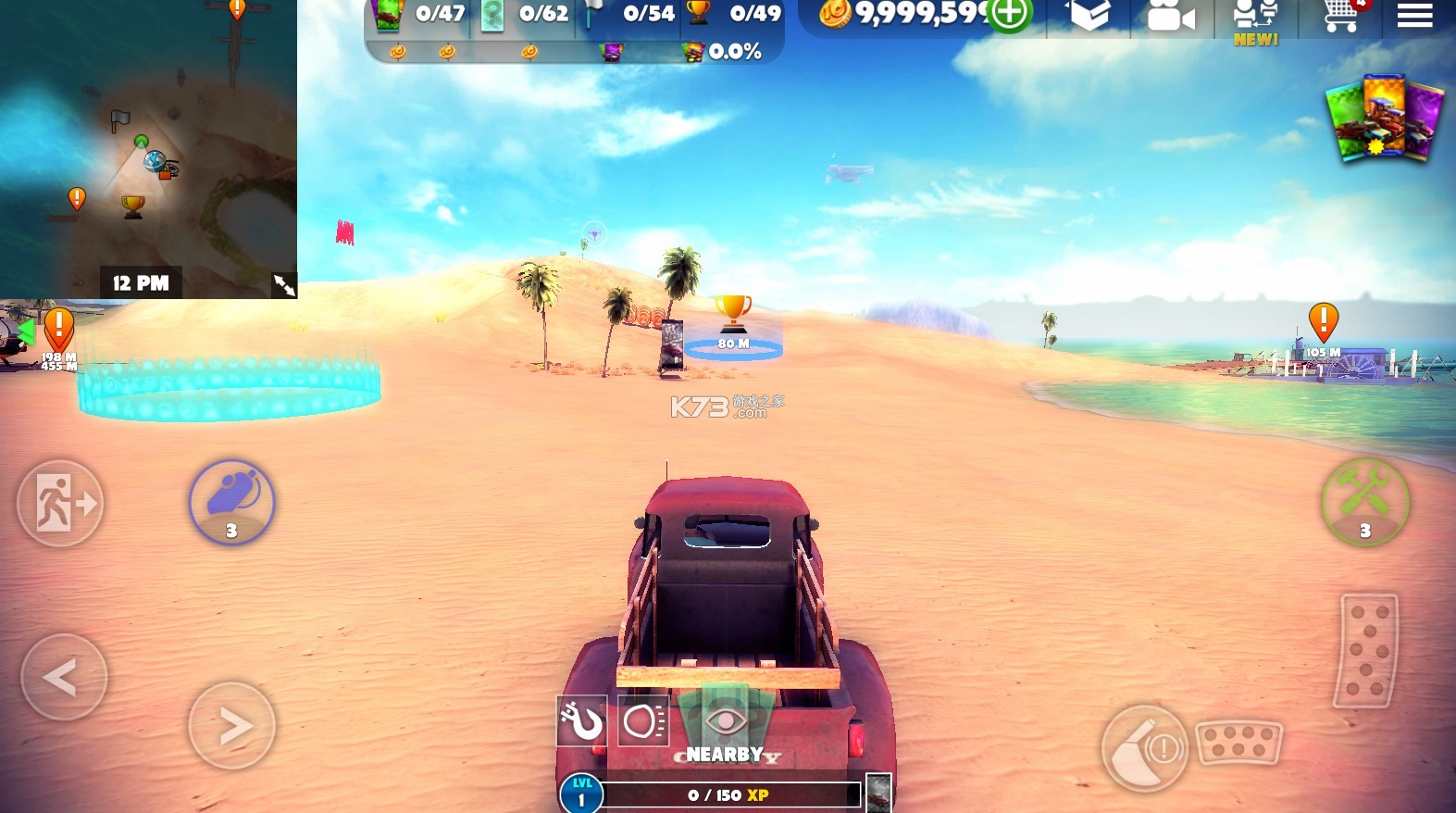This screenshot has width=1456, height=813.
Task: Exit the vehicle using the running-man button
Action: pos(60,504)
